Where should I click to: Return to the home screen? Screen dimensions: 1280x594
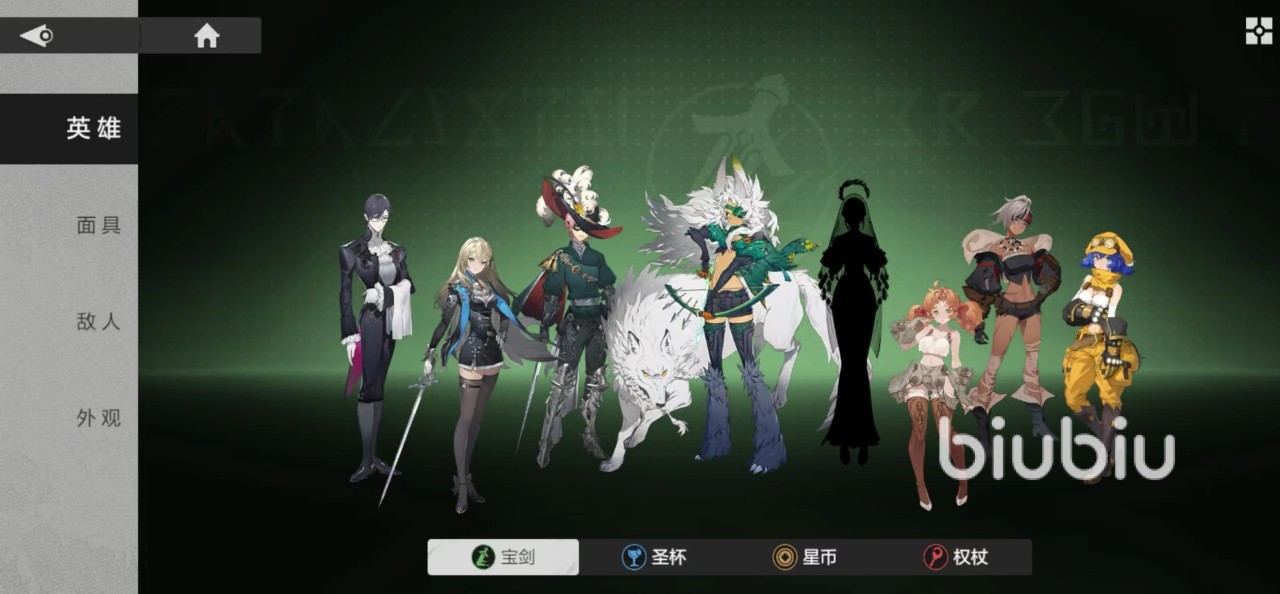206,36
